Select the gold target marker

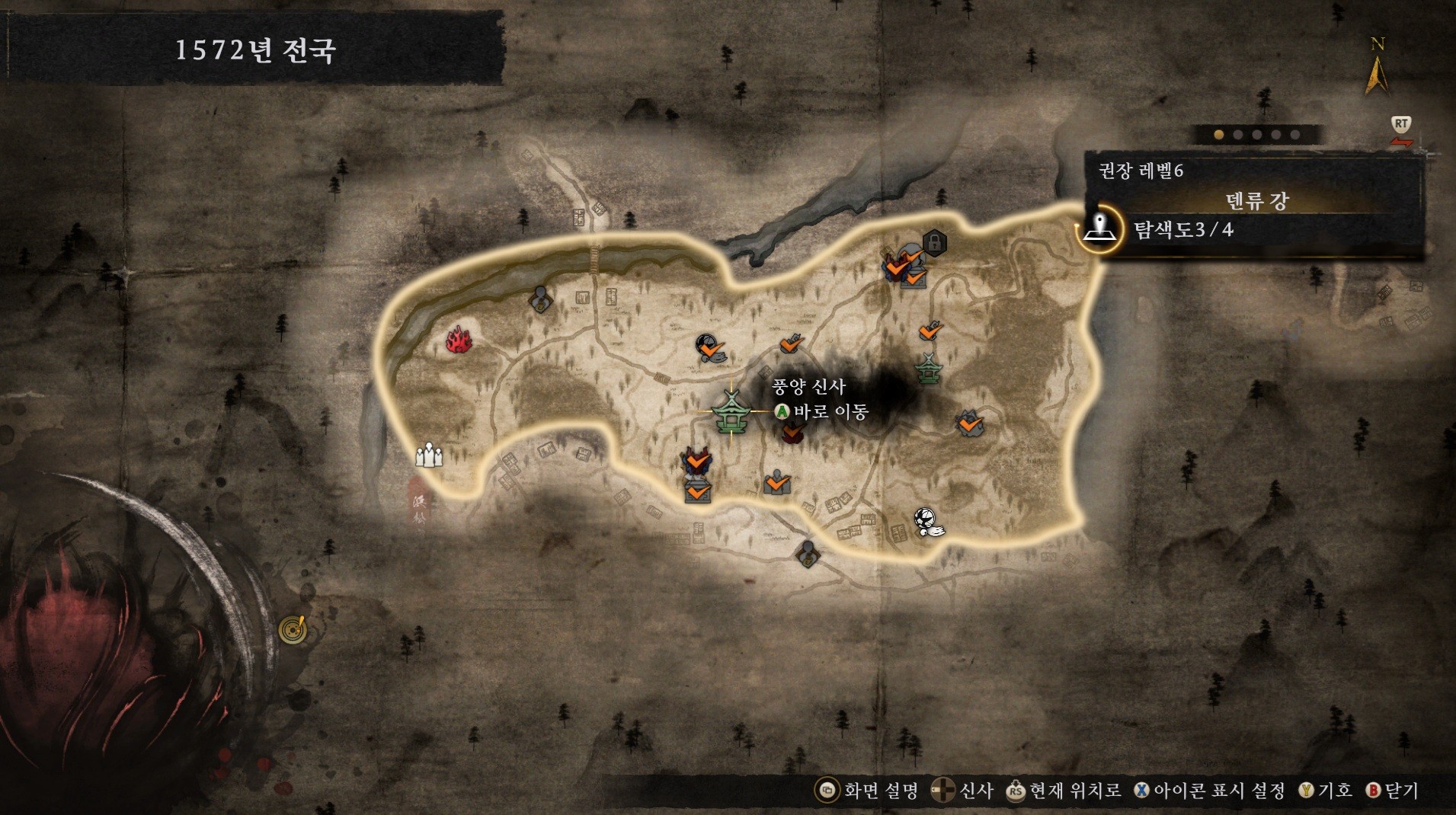pos(293,628)
